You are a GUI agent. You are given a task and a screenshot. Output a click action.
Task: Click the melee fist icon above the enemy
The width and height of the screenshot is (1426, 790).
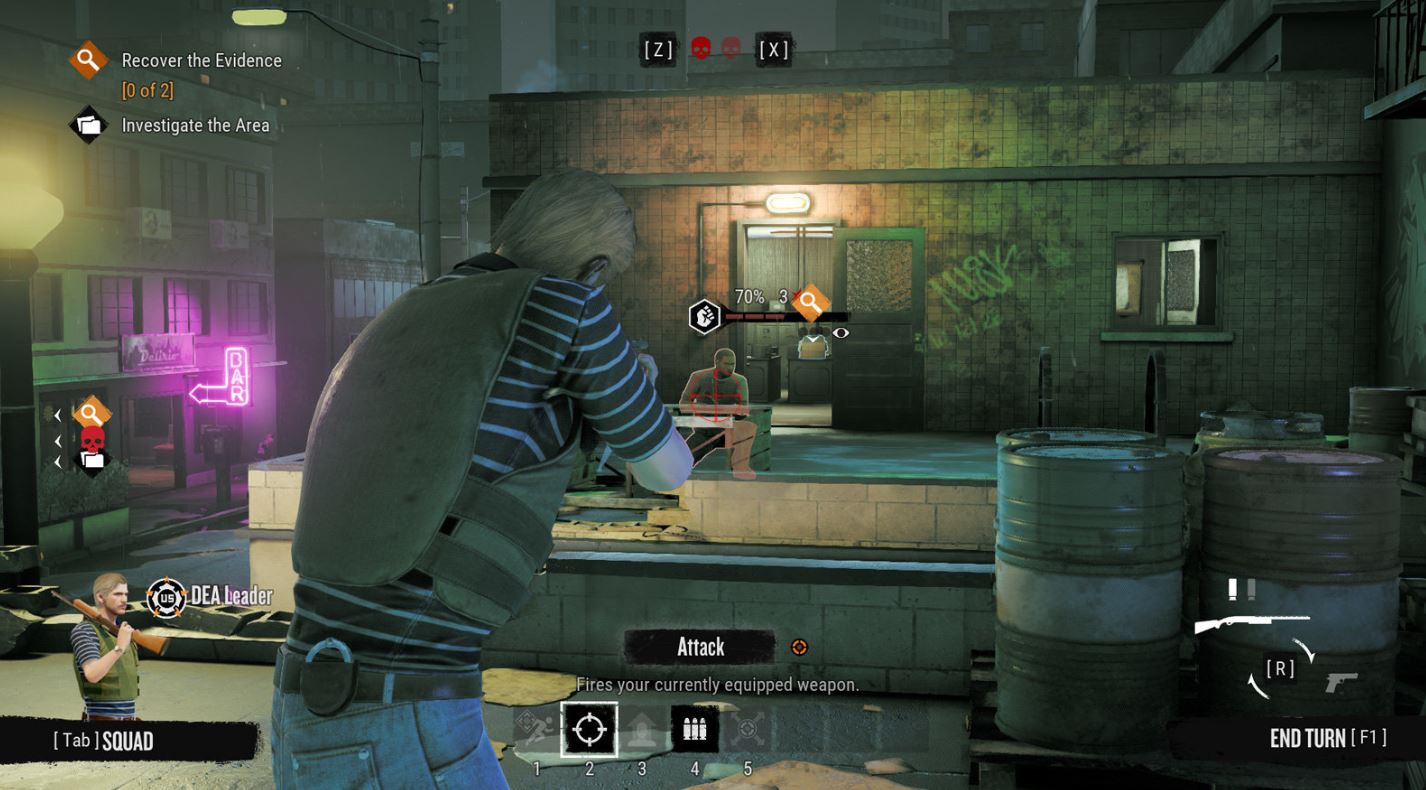coord(705,316)
